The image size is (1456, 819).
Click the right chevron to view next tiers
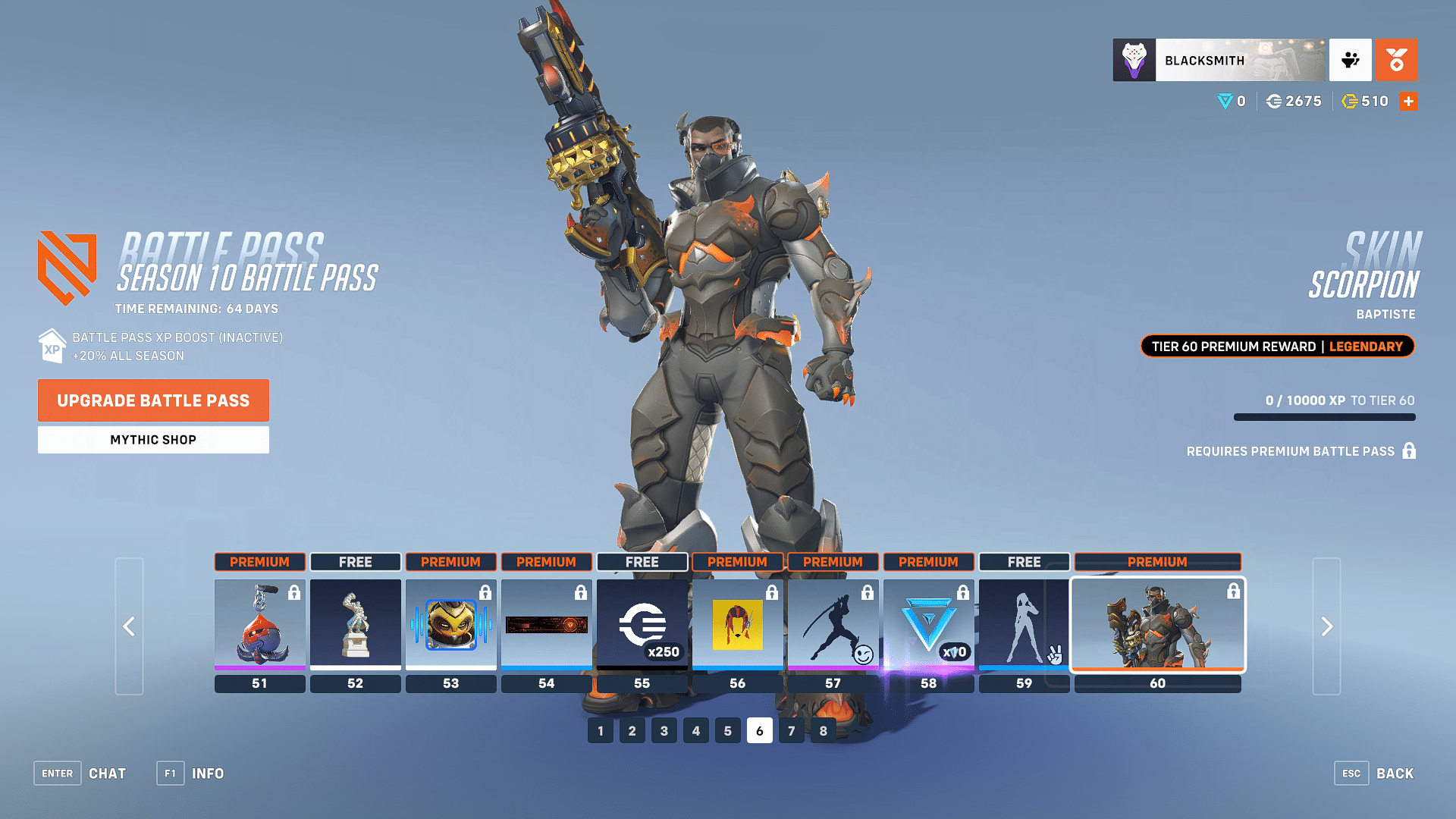pos(1326,626)
